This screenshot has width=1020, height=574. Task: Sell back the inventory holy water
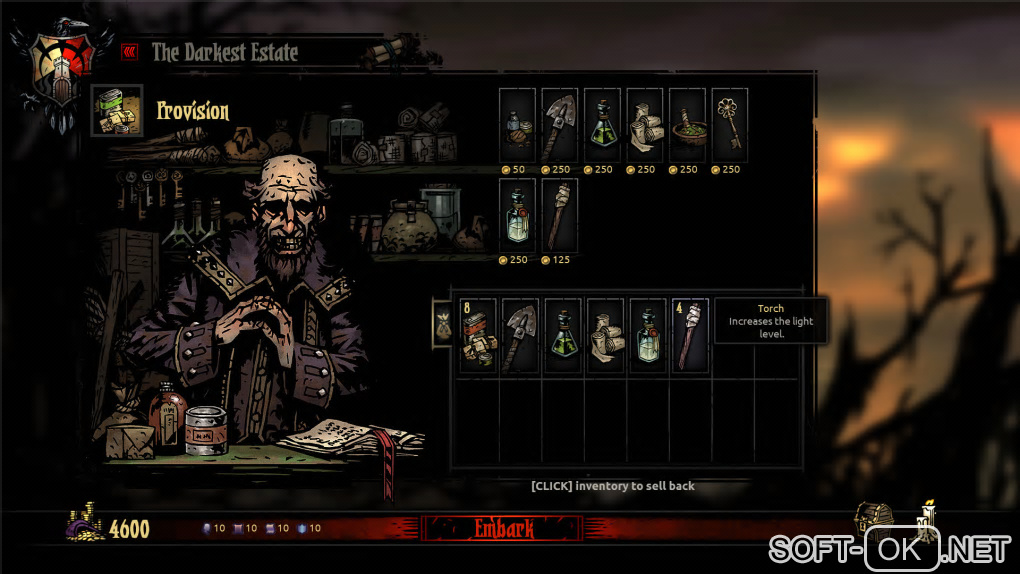(648, 336)
